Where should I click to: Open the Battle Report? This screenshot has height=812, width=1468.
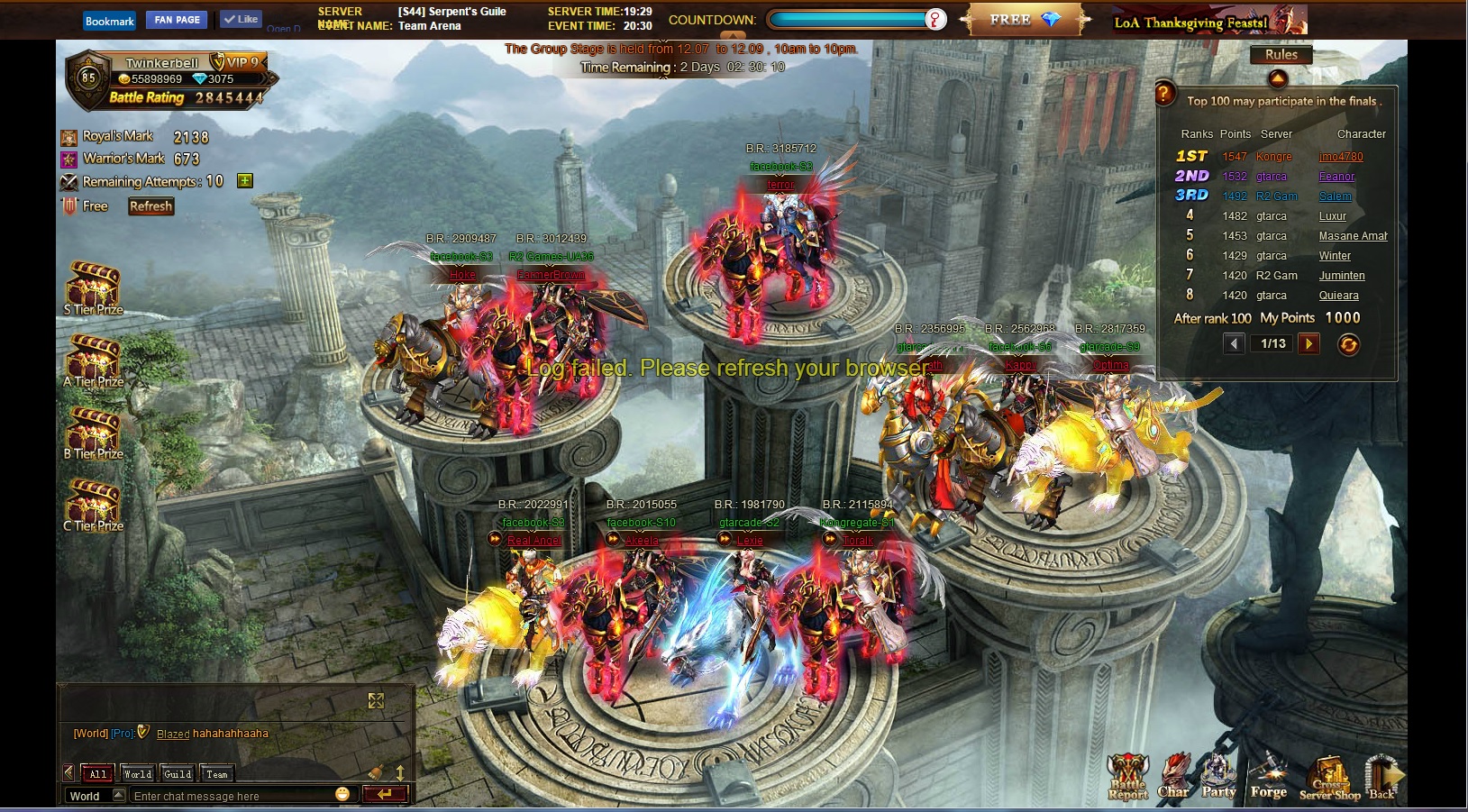click(1127, 777)
